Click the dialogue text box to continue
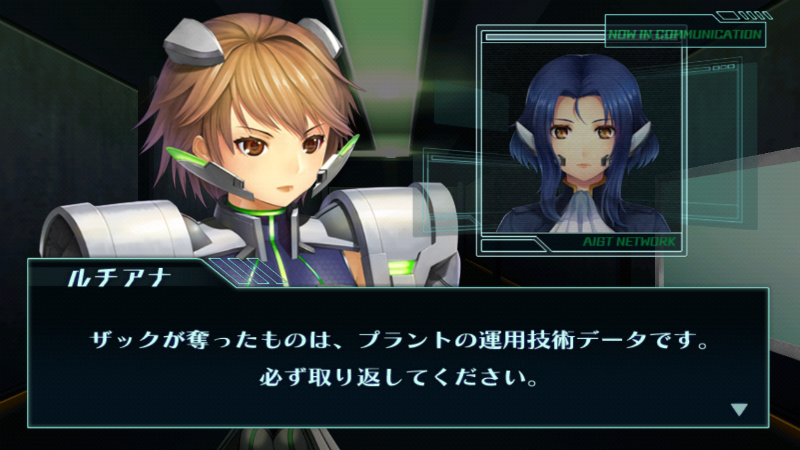The width and height of the screenshot is (800, 450). pos(398,360)
